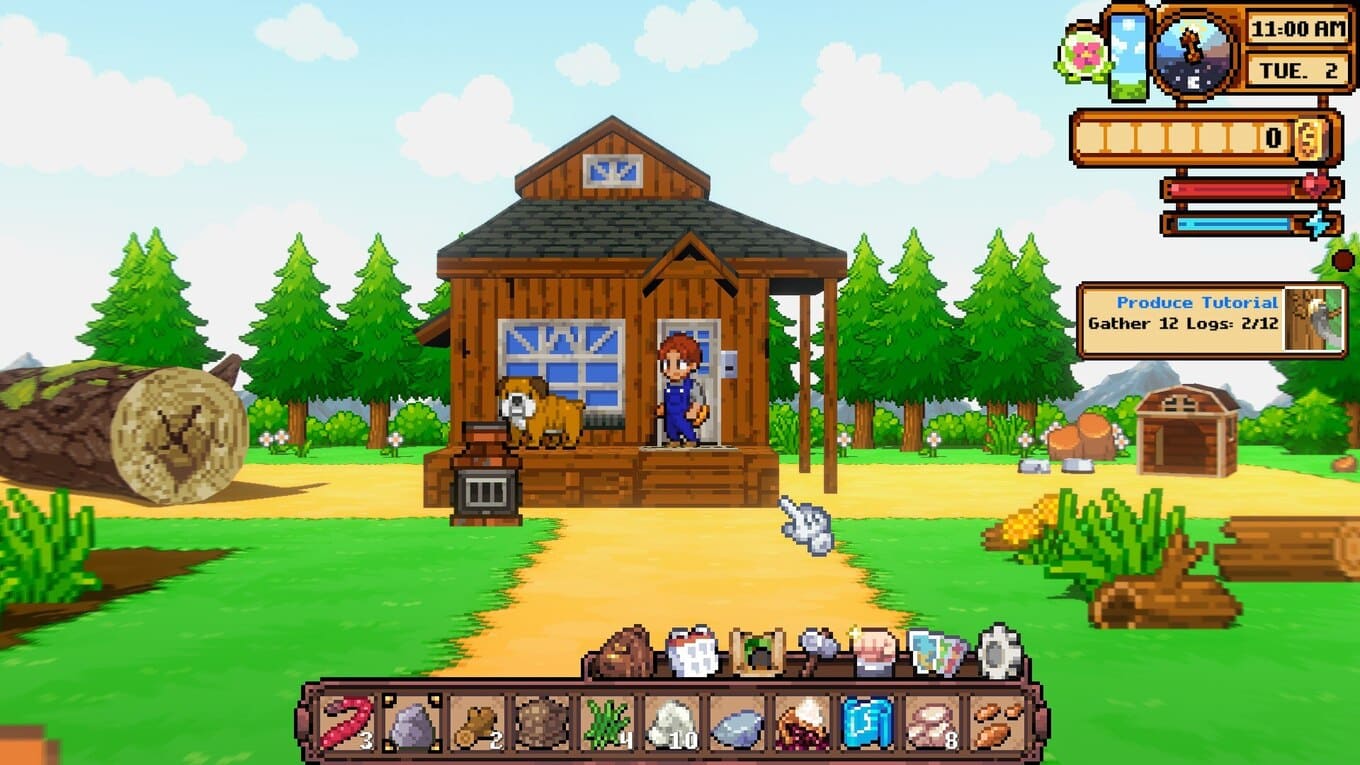Pick the green grass fiber slot
The image size is (1360, 765).
click(x=606, y=723)
